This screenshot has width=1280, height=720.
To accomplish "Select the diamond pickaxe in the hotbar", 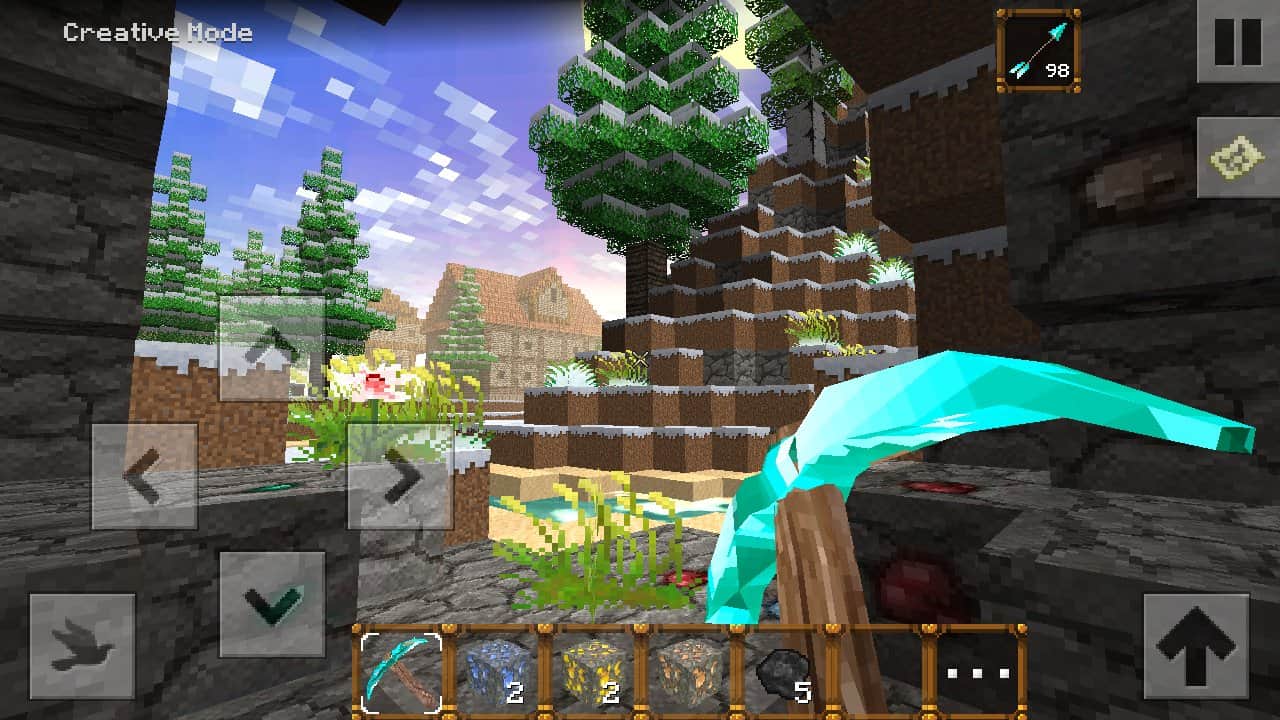I will click(398, 675).
